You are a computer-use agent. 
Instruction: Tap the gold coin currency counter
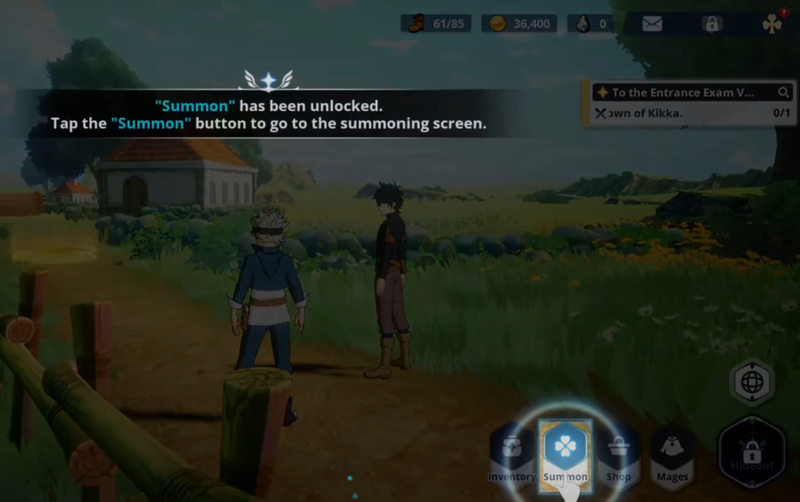tap(518, 23)
